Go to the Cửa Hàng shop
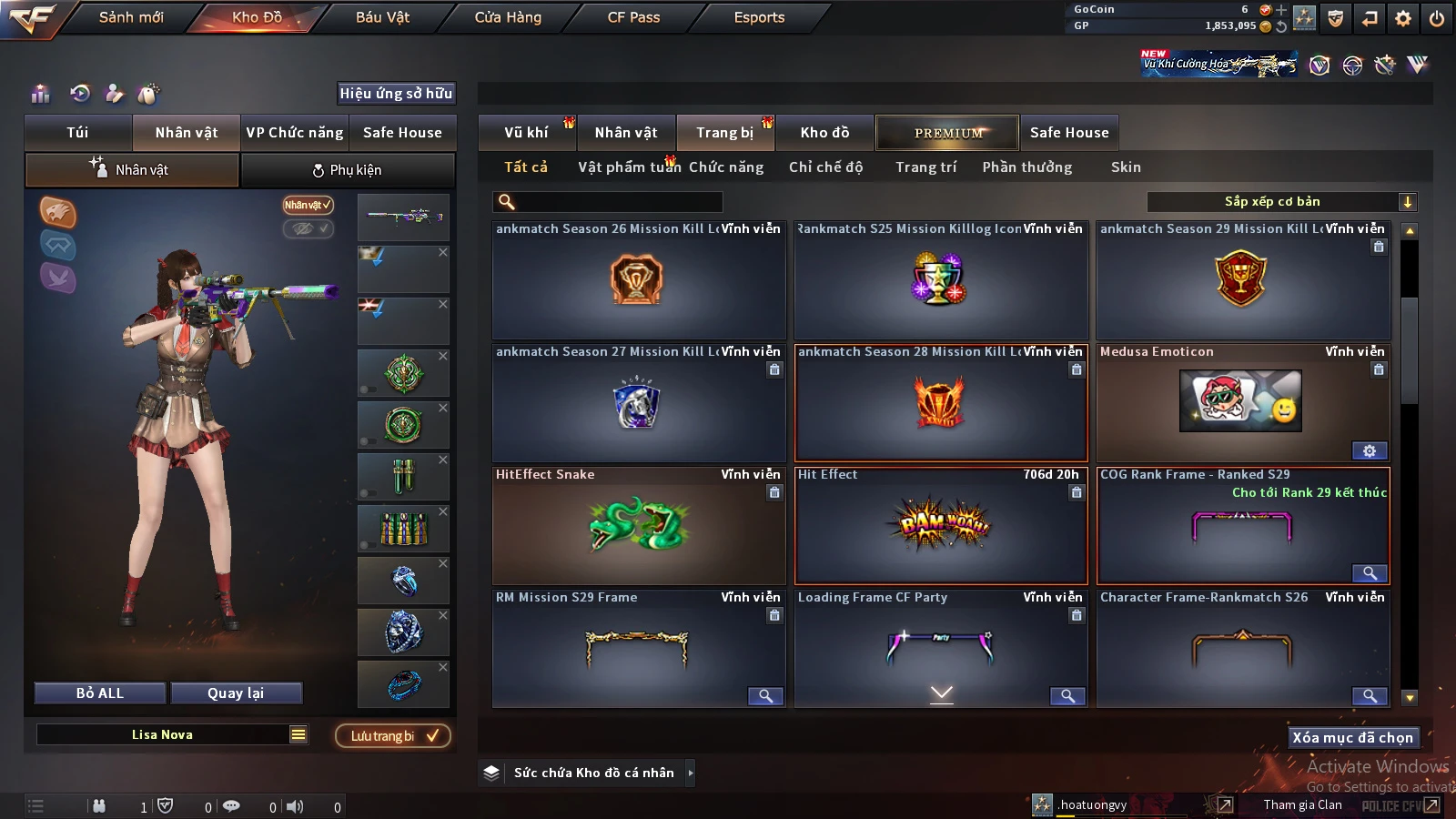Screen dimensions: 1456x819 click(508, 17)
